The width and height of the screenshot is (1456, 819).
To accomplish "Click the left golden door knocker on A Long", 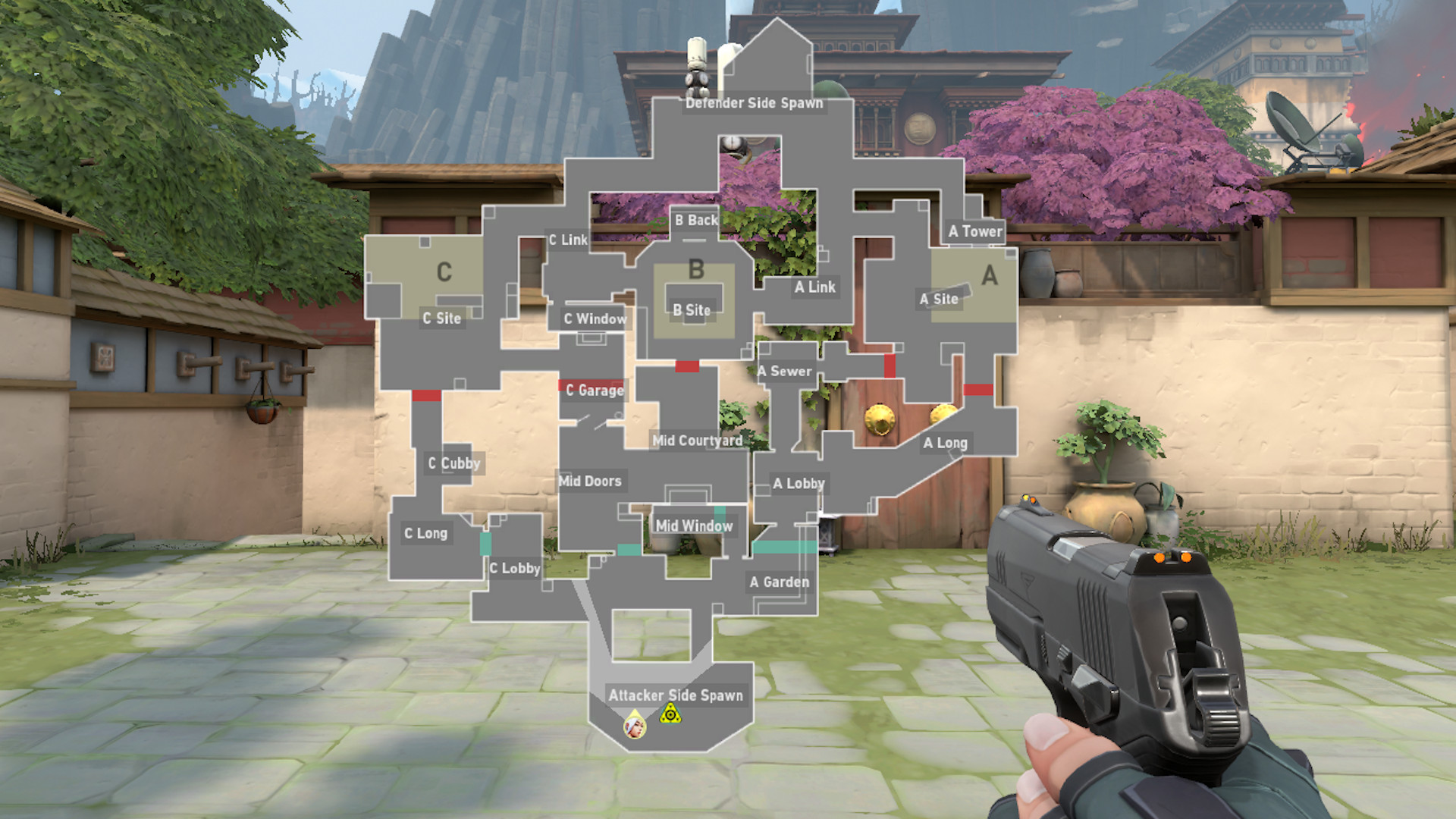I will coord(880,419).
